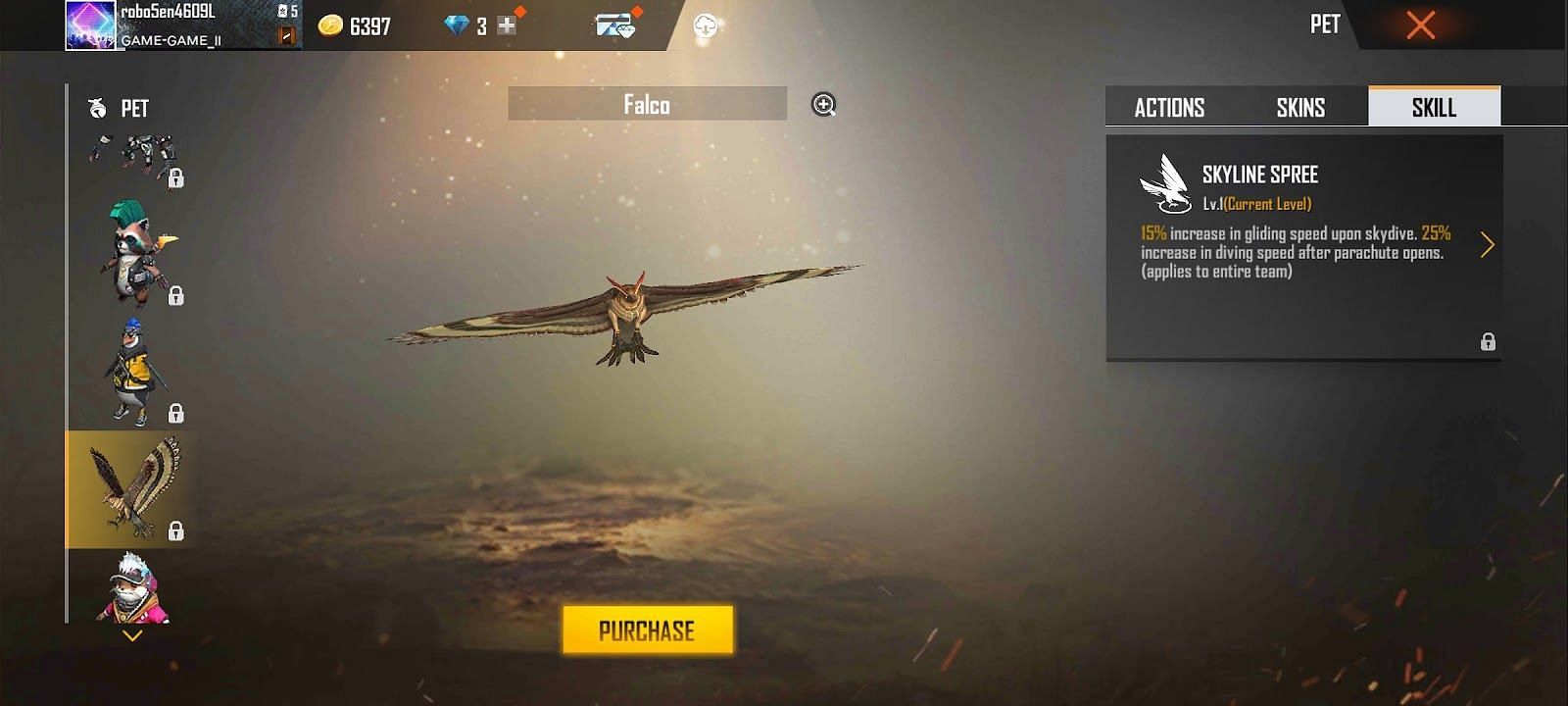Close the Pet screen
This screenshot has height=706, width=1568.
1420,25
